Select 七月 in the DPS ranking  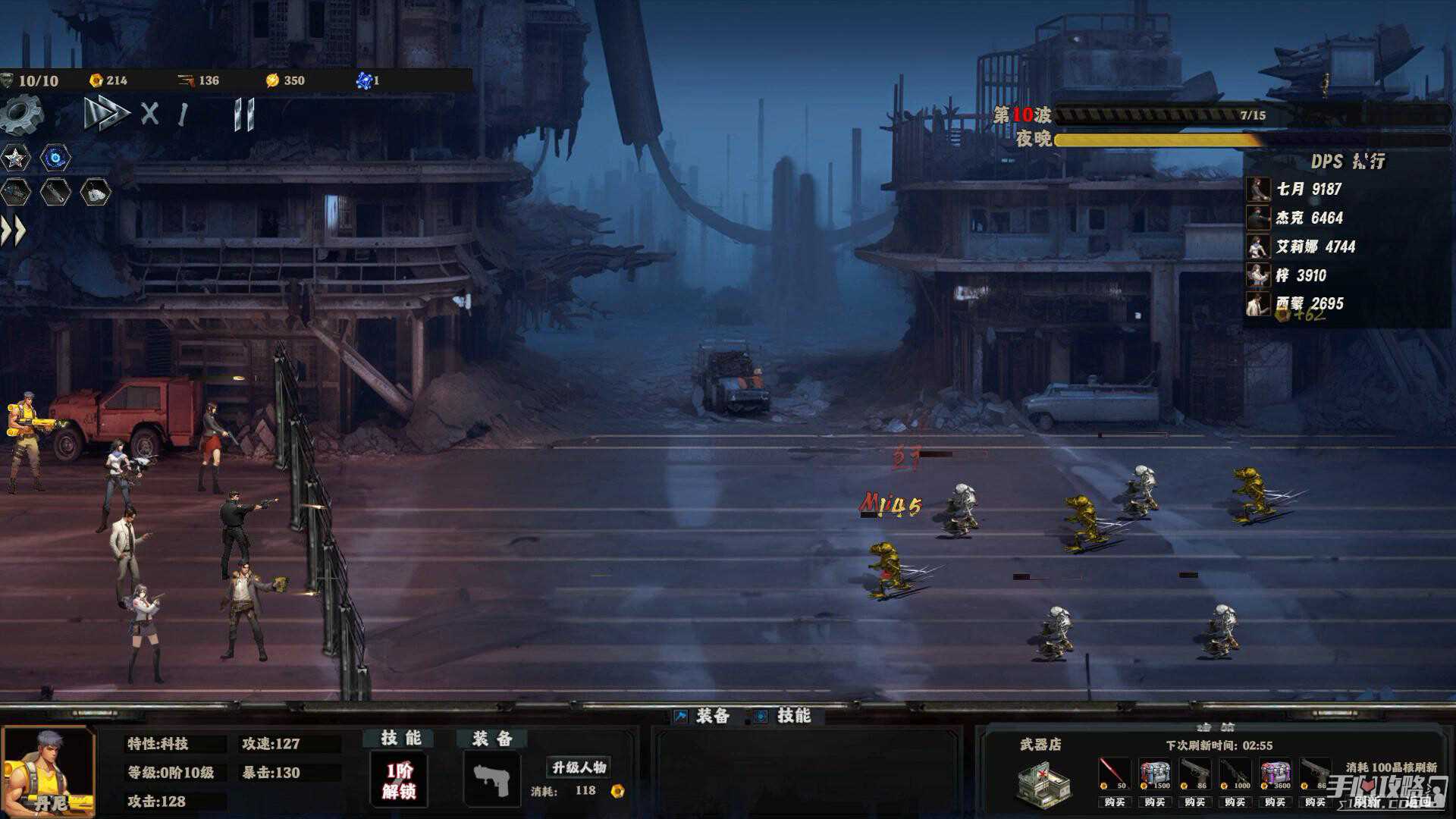[x=1307, y=189]
